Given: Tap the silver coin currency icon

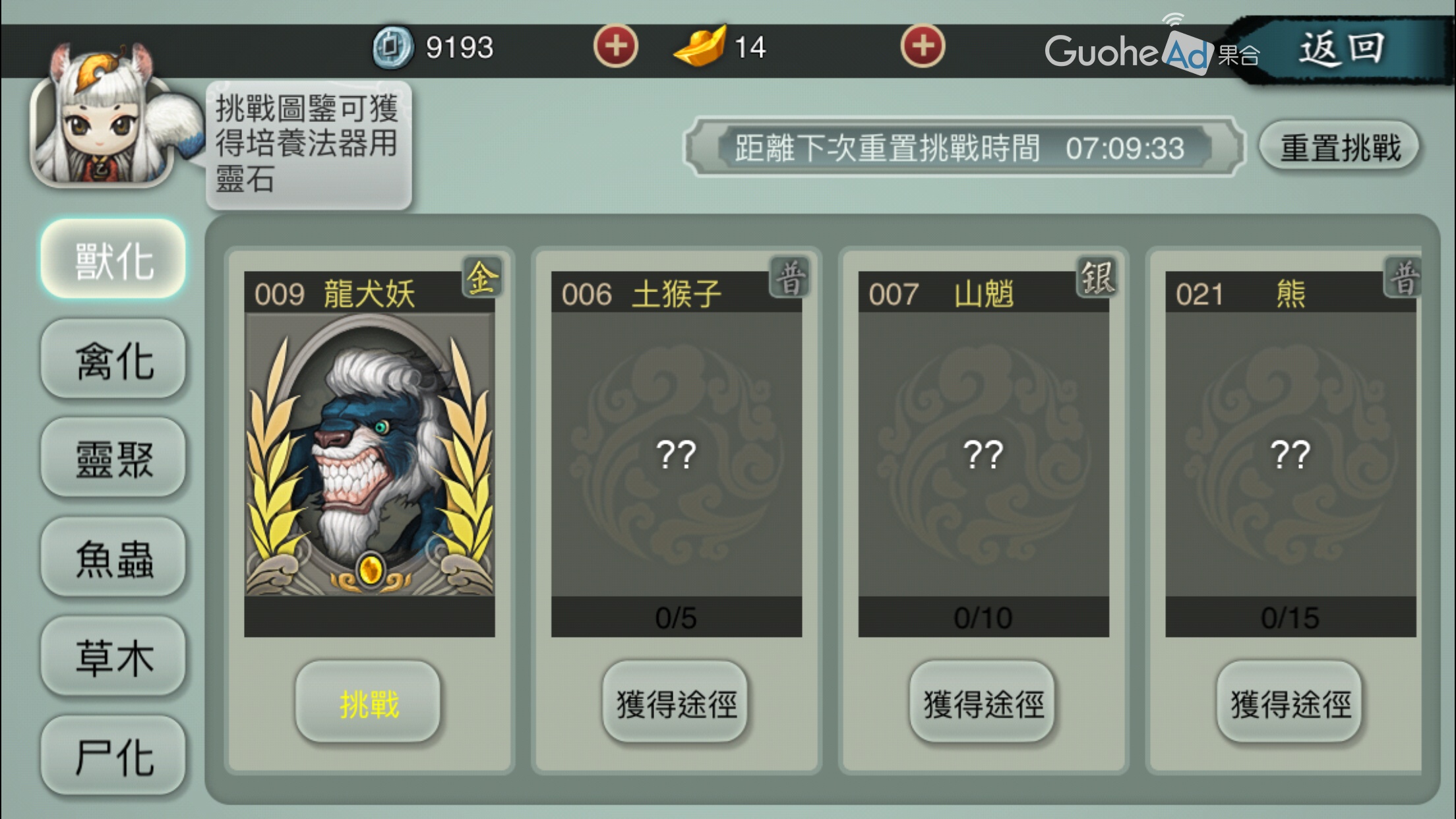Looking at the screenshot, I should (x=394, y=46).
